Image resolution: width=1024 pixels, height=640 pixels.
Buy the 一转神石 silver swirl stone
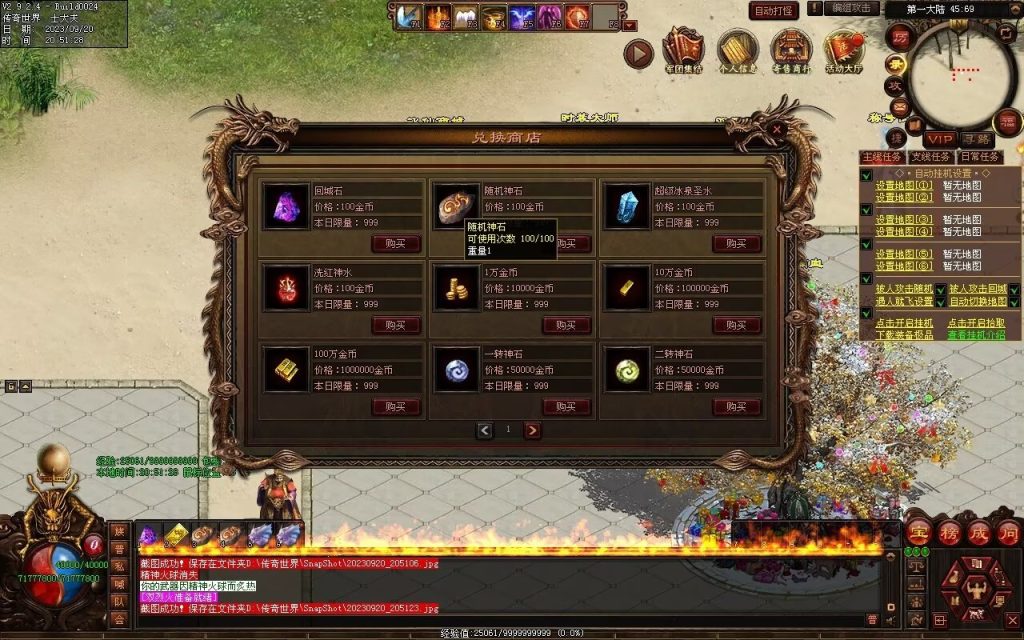[x=566, y=407]
